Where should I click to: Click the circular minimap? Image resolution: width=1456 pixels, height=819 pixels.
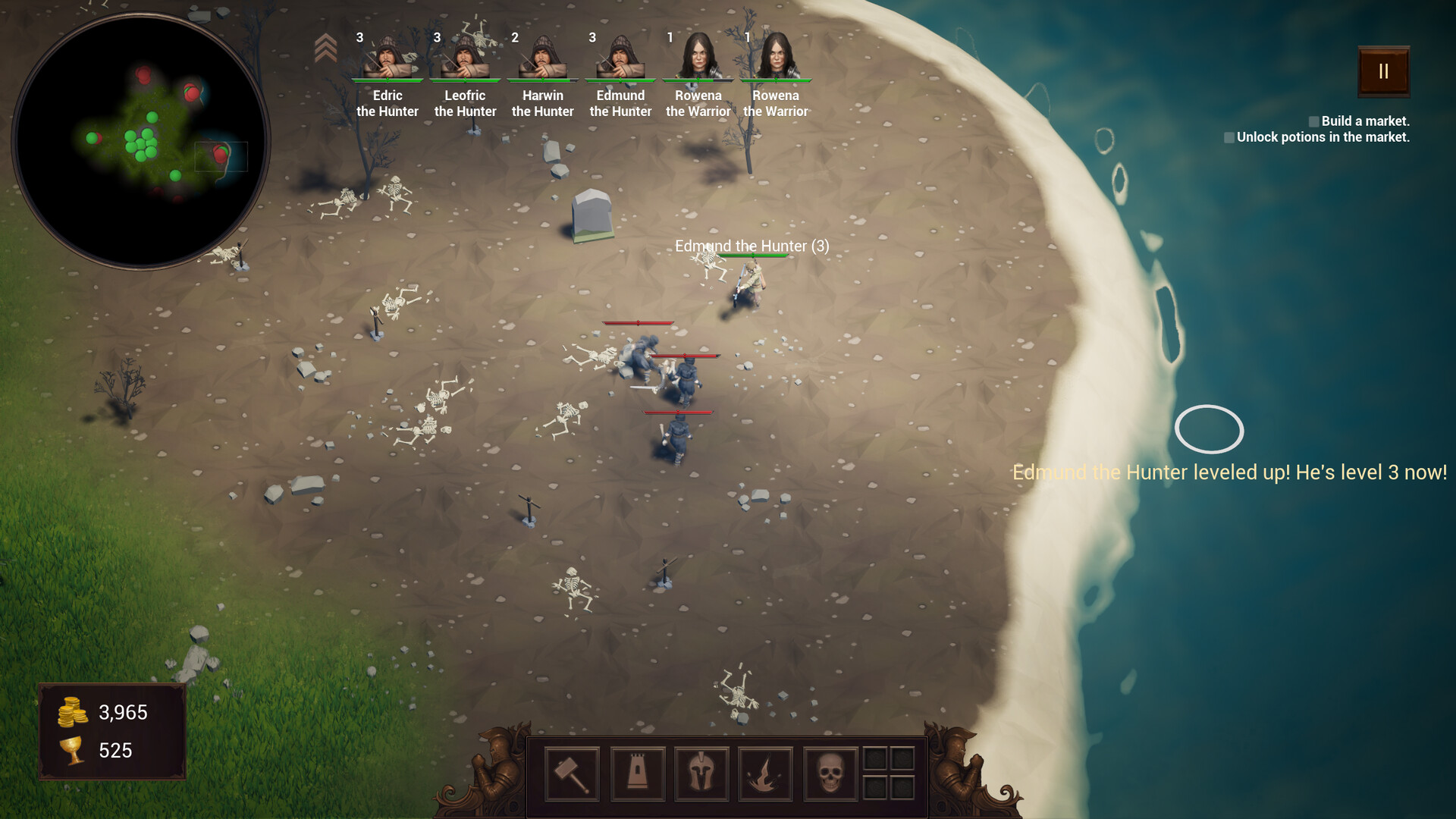click(141, 141)
